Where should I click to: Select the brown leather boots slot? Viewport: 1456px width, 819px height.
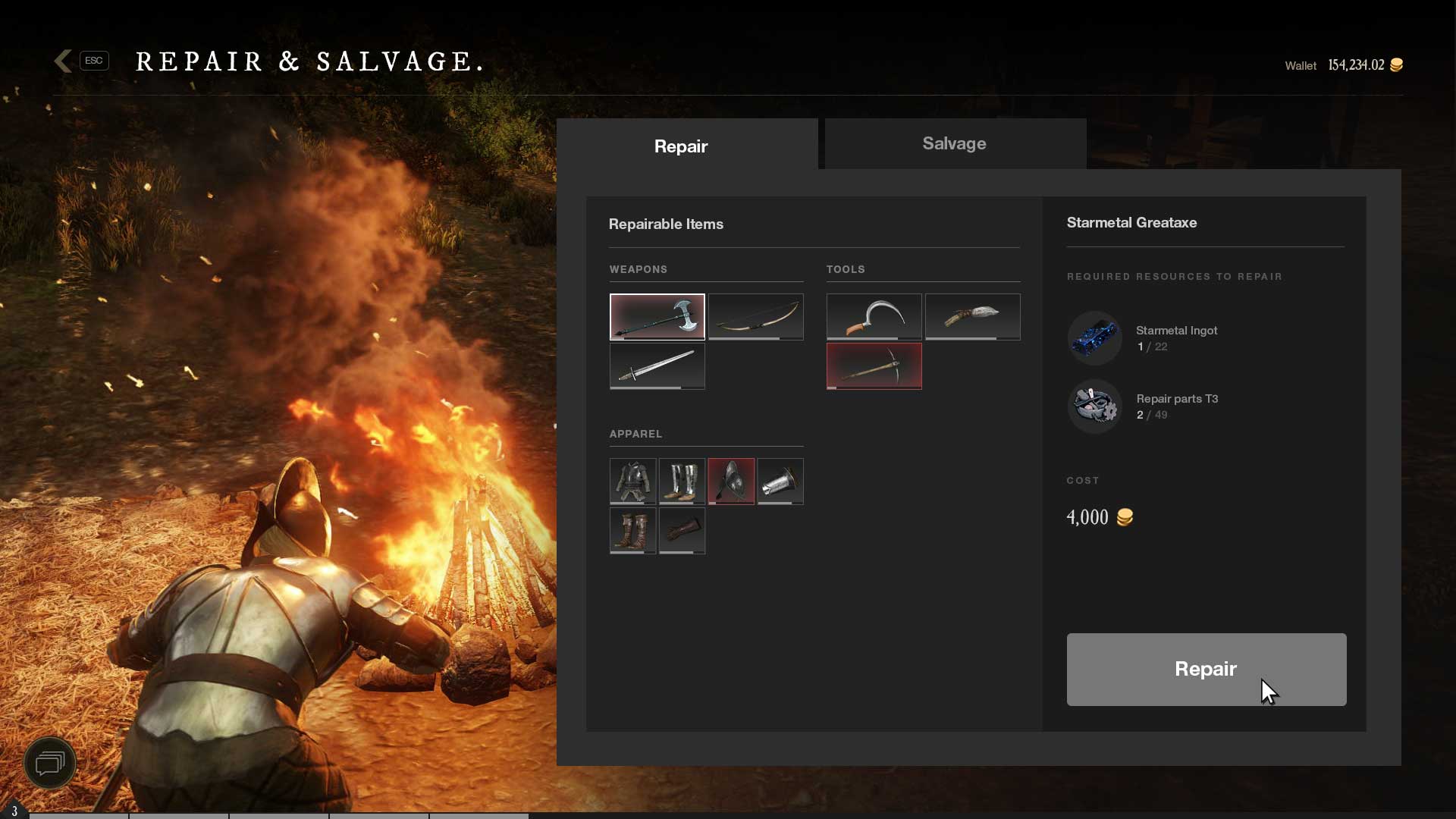[x=632, y=530]
